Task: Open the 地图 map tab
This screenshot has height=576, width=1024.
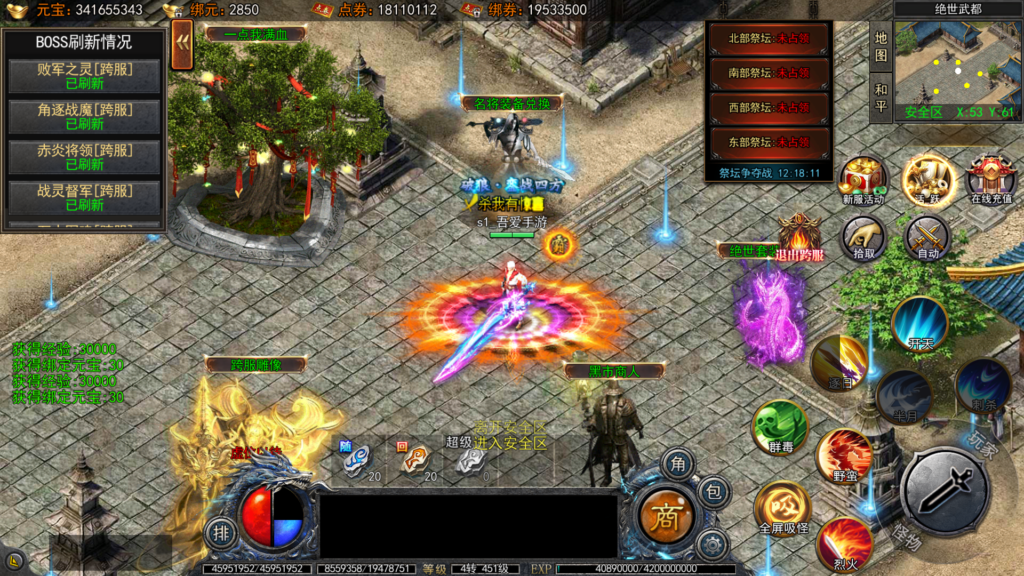Action: click(x=881, y=46)
